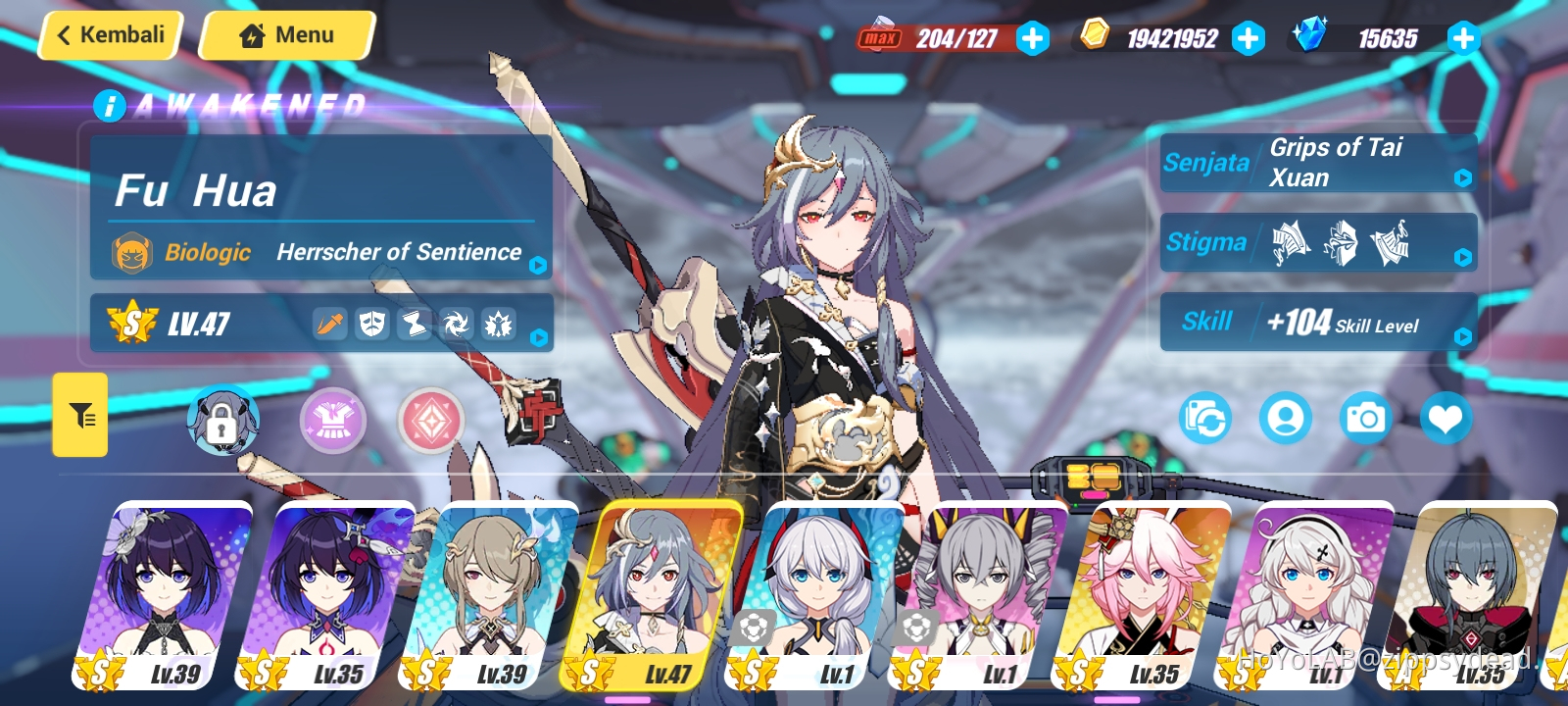Open the yellow filter funnel panel
Screen dimensions: 1568x706
(79, 415)
